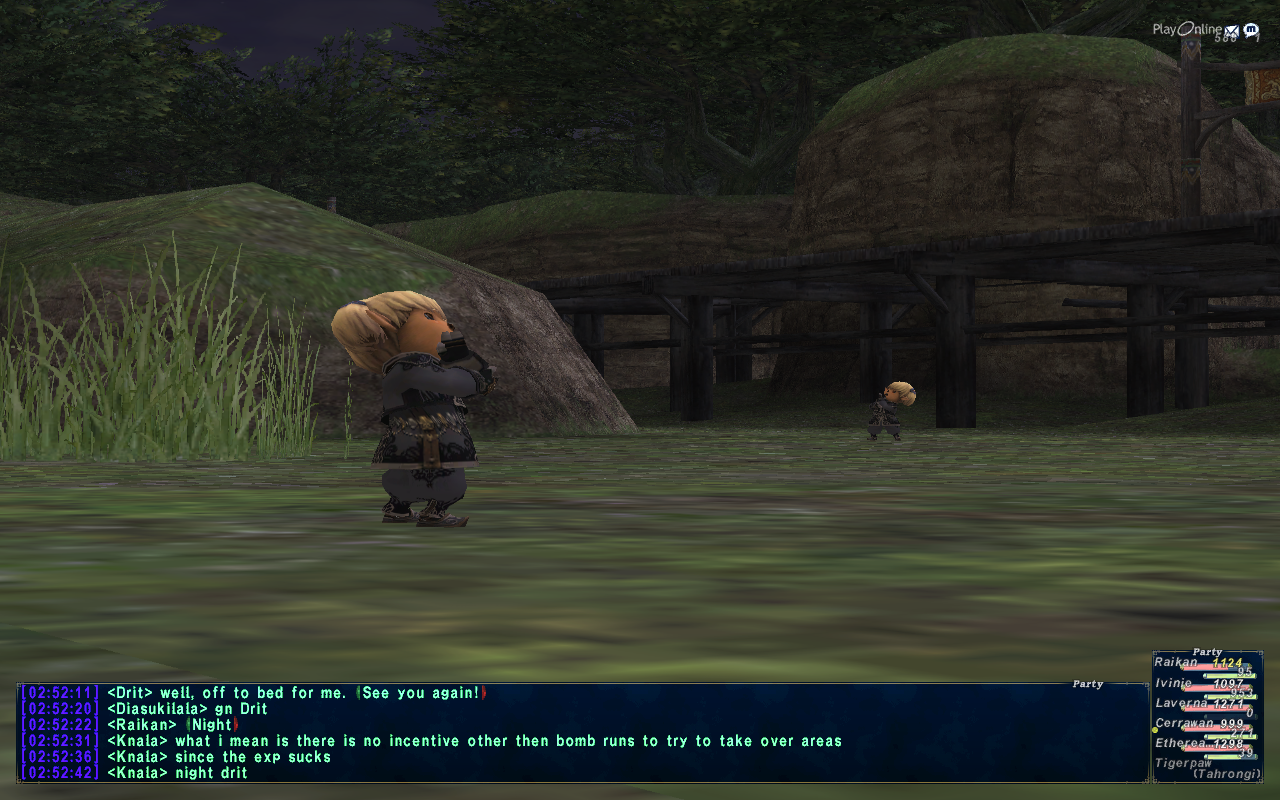This screenshot has width=1280, height=800.
Task: Choose Laverna from the party window
Action: point(1181,703)
